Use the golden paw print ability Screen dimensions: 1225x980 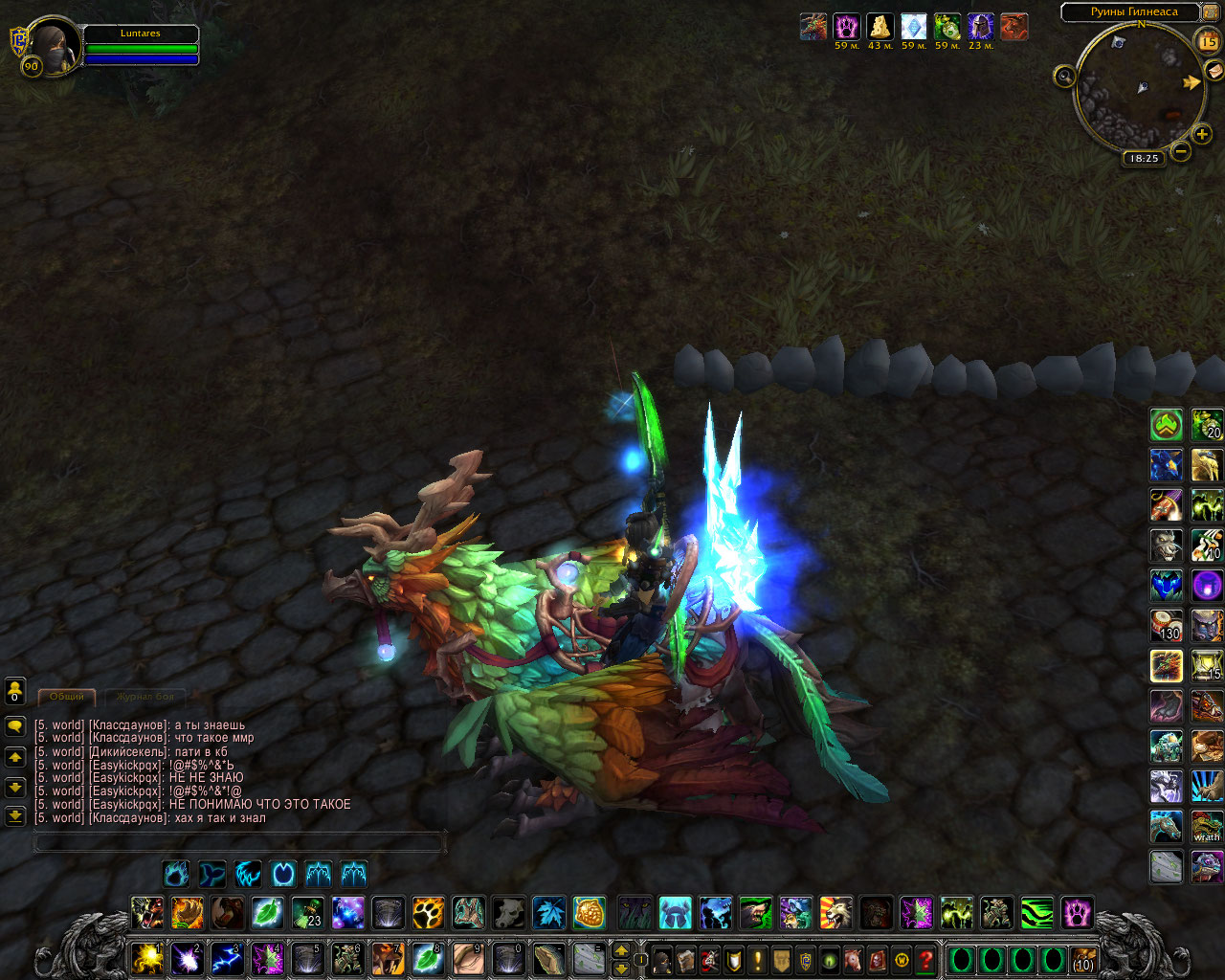pos(428,912)
